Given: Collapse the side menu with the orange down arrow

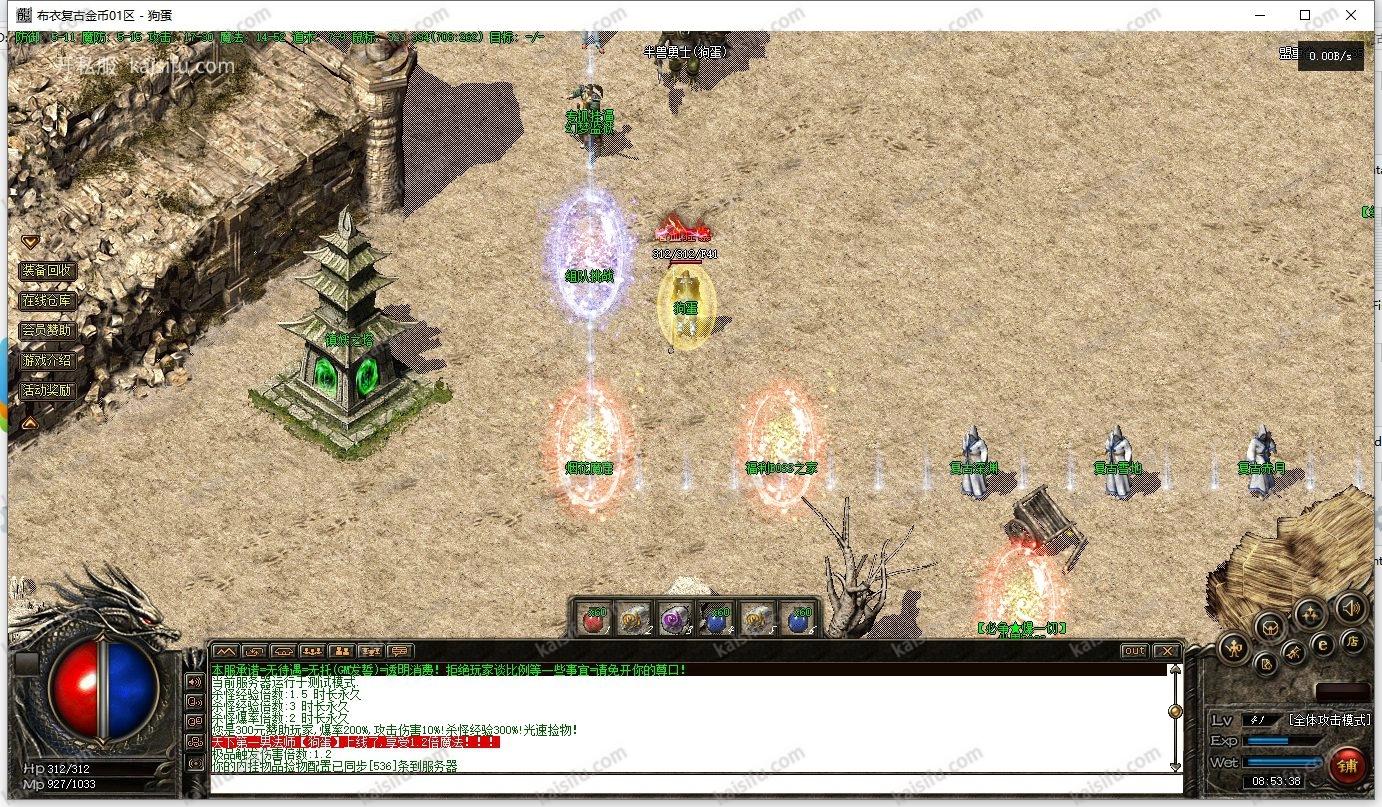Looking at the screenshot, I should click(x=30, y=241).
